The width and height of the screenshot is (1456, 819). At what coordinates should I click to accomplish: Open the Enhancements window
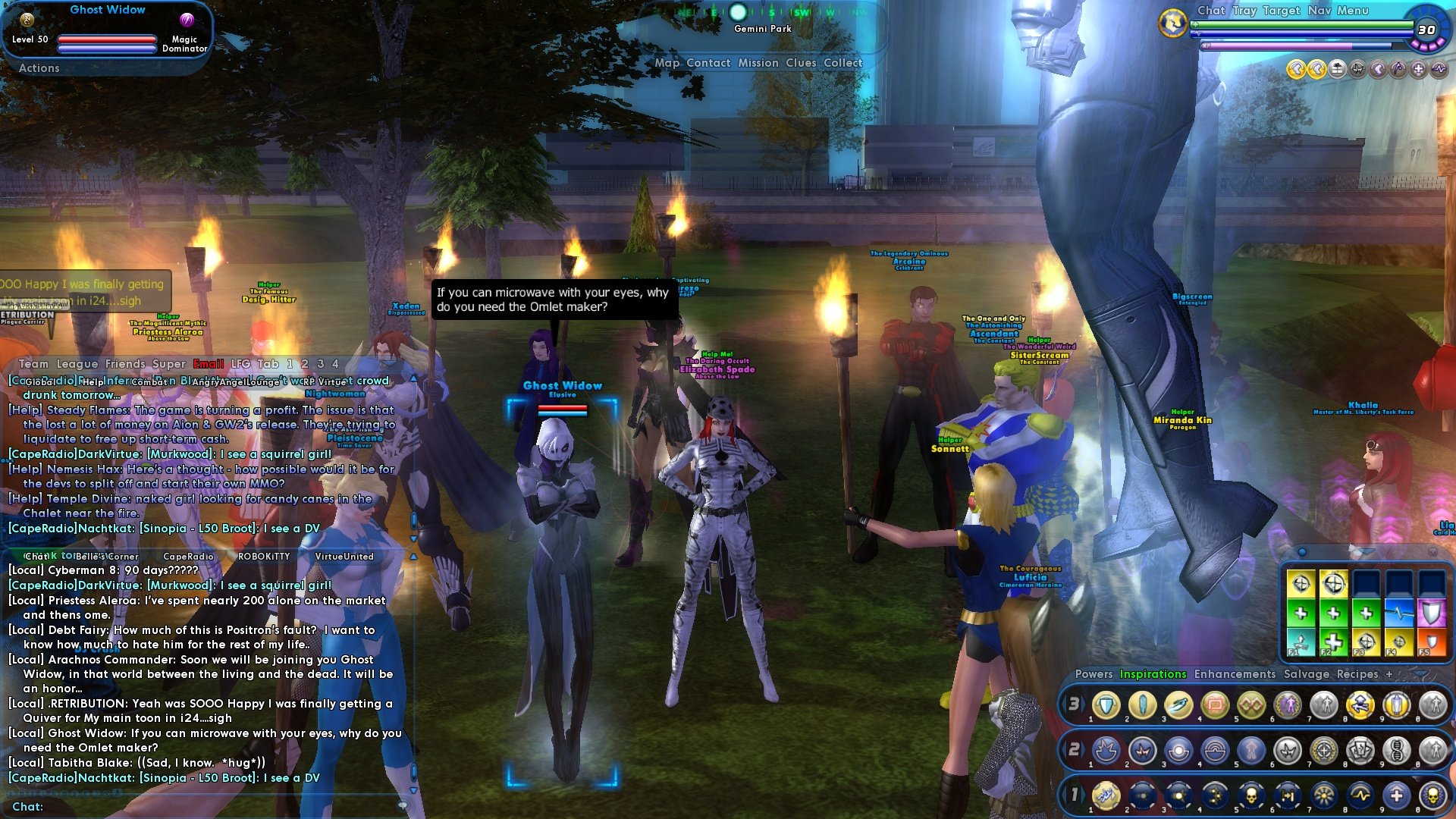(1235, 674)
